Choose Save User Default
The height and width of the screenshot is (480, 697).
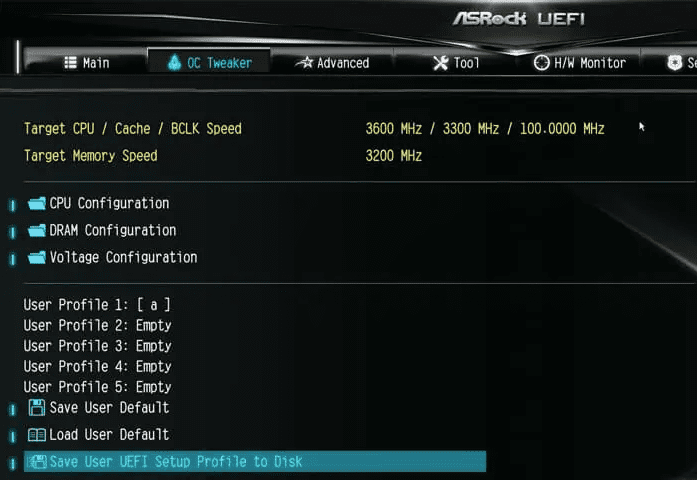pos(109,408)
